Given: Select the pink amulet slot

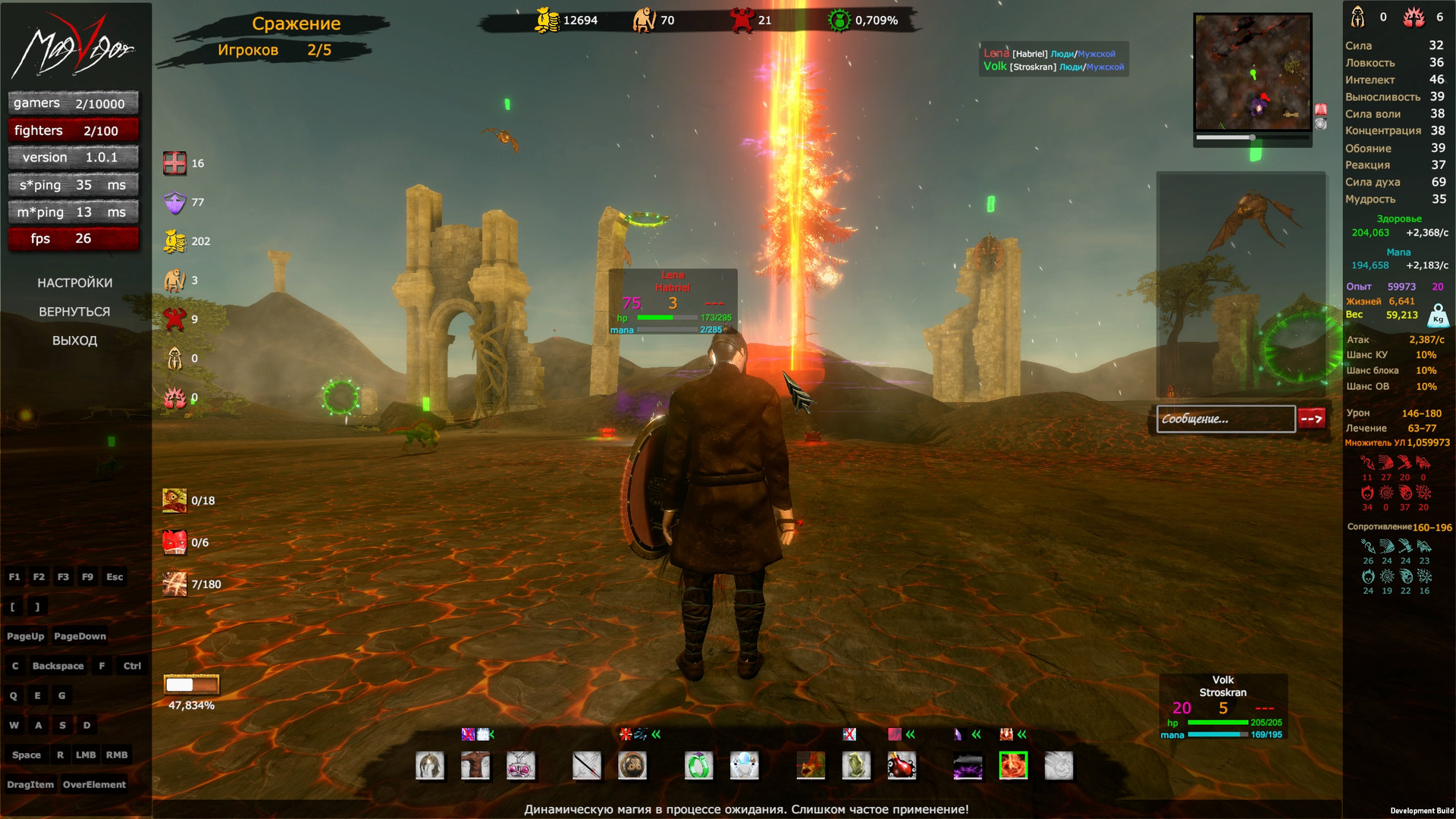Looking at the screenshot, I should [x=521, y=766].
